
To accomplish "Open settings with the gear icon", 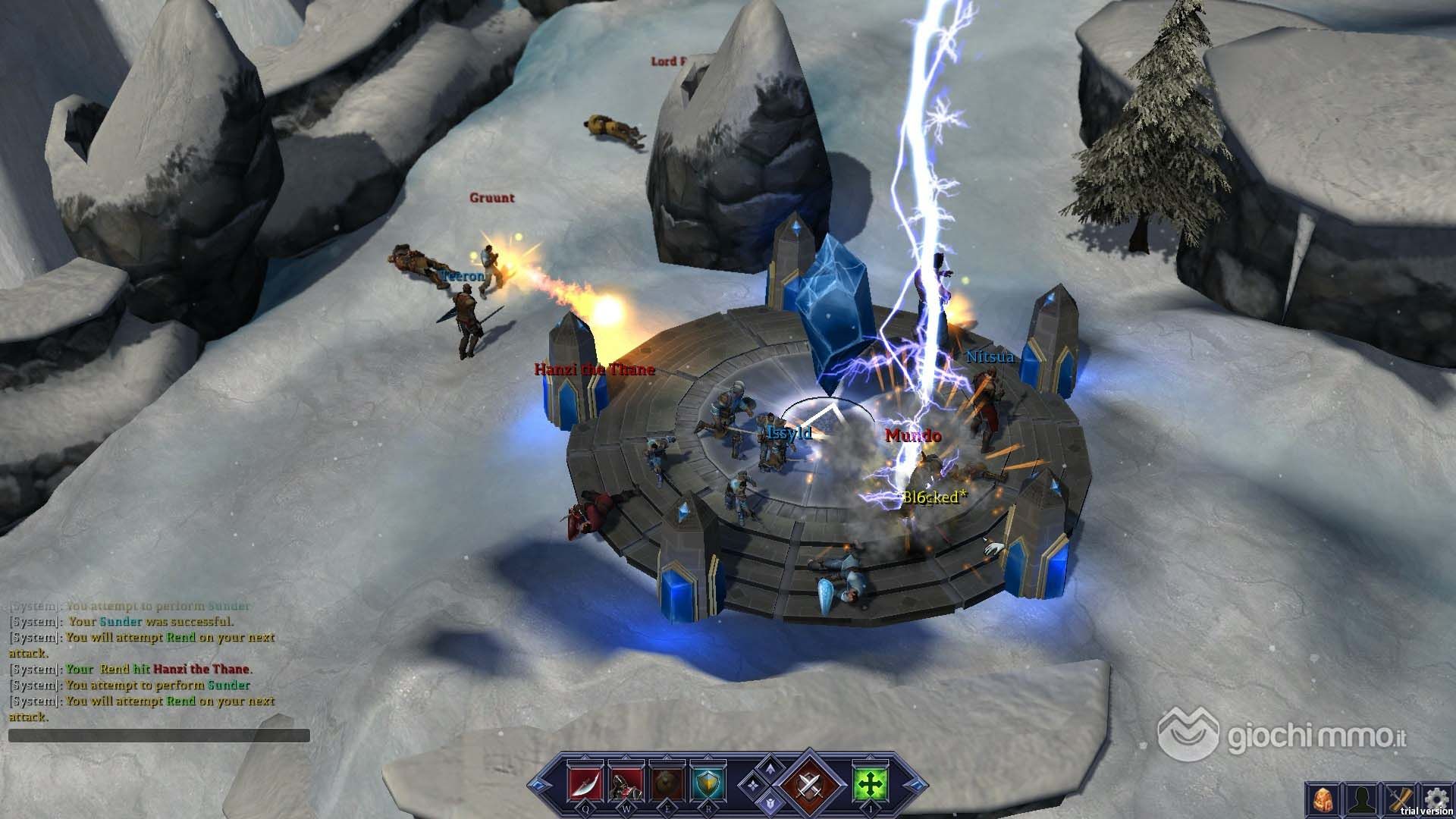I will pyautogui.click(x=1436, y=798).
